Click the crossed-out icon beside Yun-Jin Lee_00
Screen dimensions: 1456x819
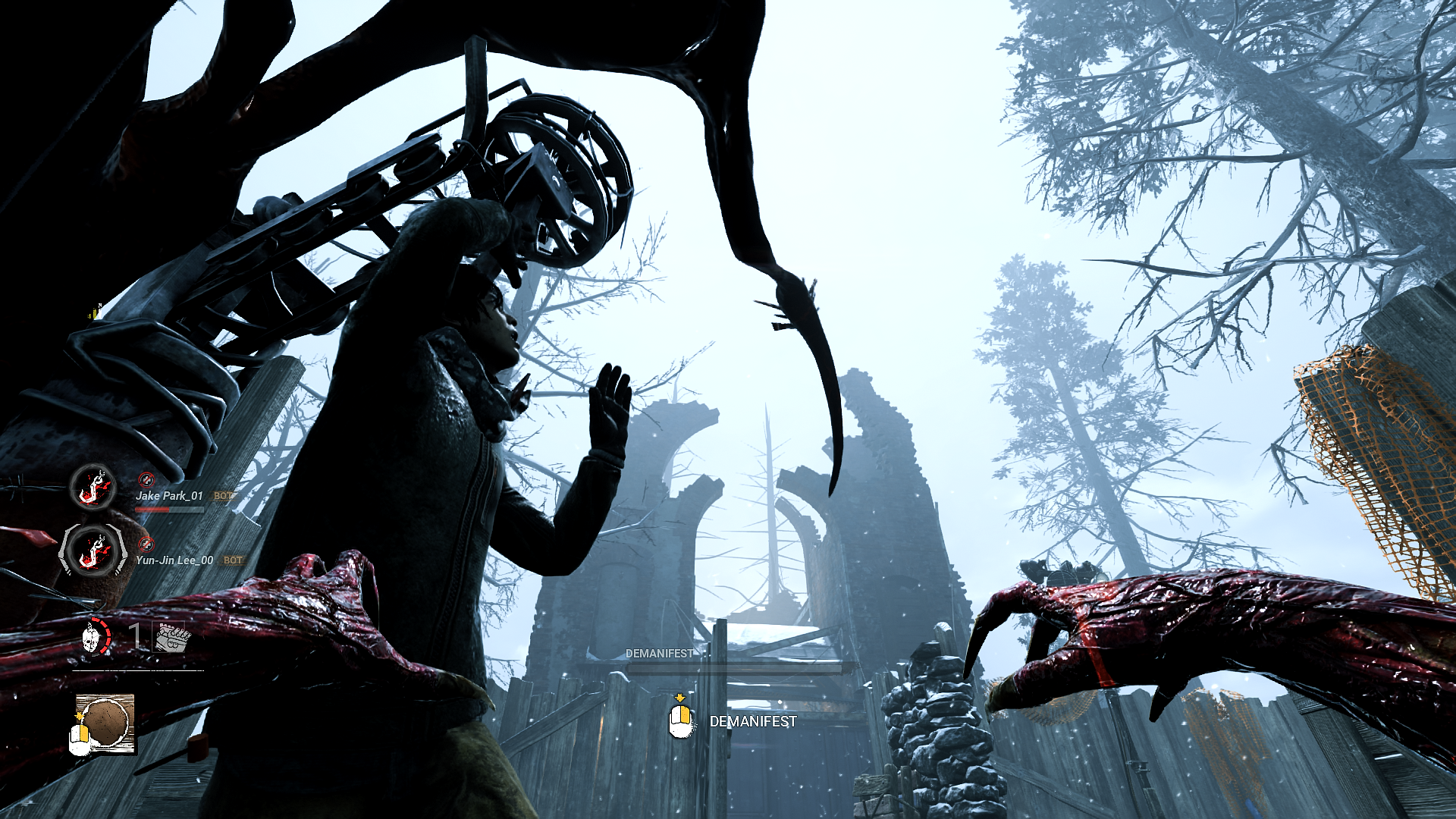(146, 545)
